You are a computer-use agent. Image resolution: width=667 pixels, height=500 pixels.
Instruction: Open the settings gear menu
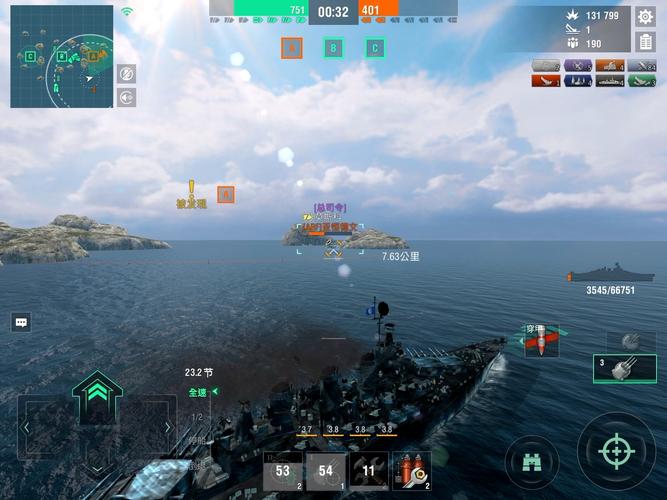coord(645,16)
